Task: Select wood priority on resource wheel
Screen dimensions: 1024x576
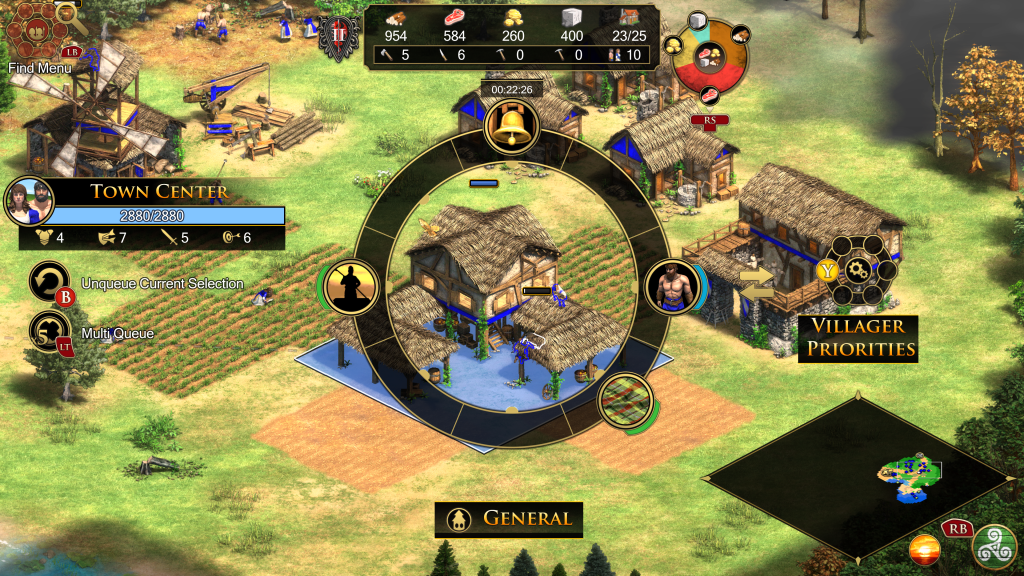Action: click(741, 33)
